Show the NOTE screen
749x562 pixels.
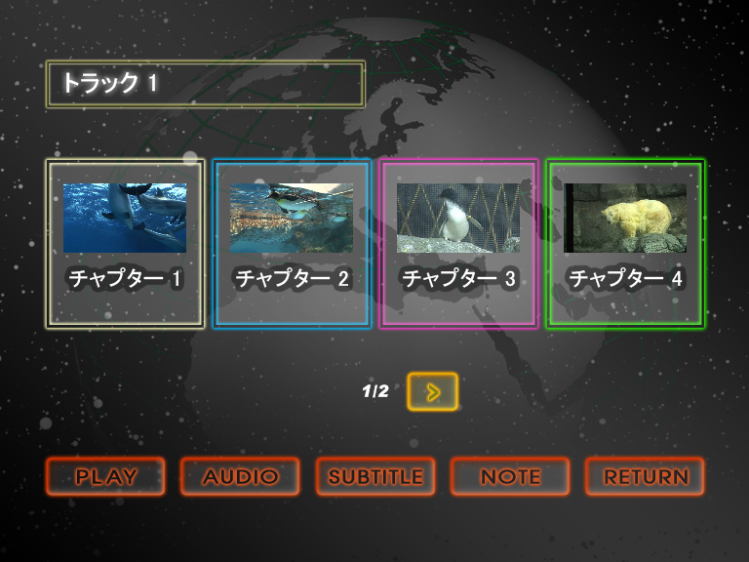[x=510, y=477]
